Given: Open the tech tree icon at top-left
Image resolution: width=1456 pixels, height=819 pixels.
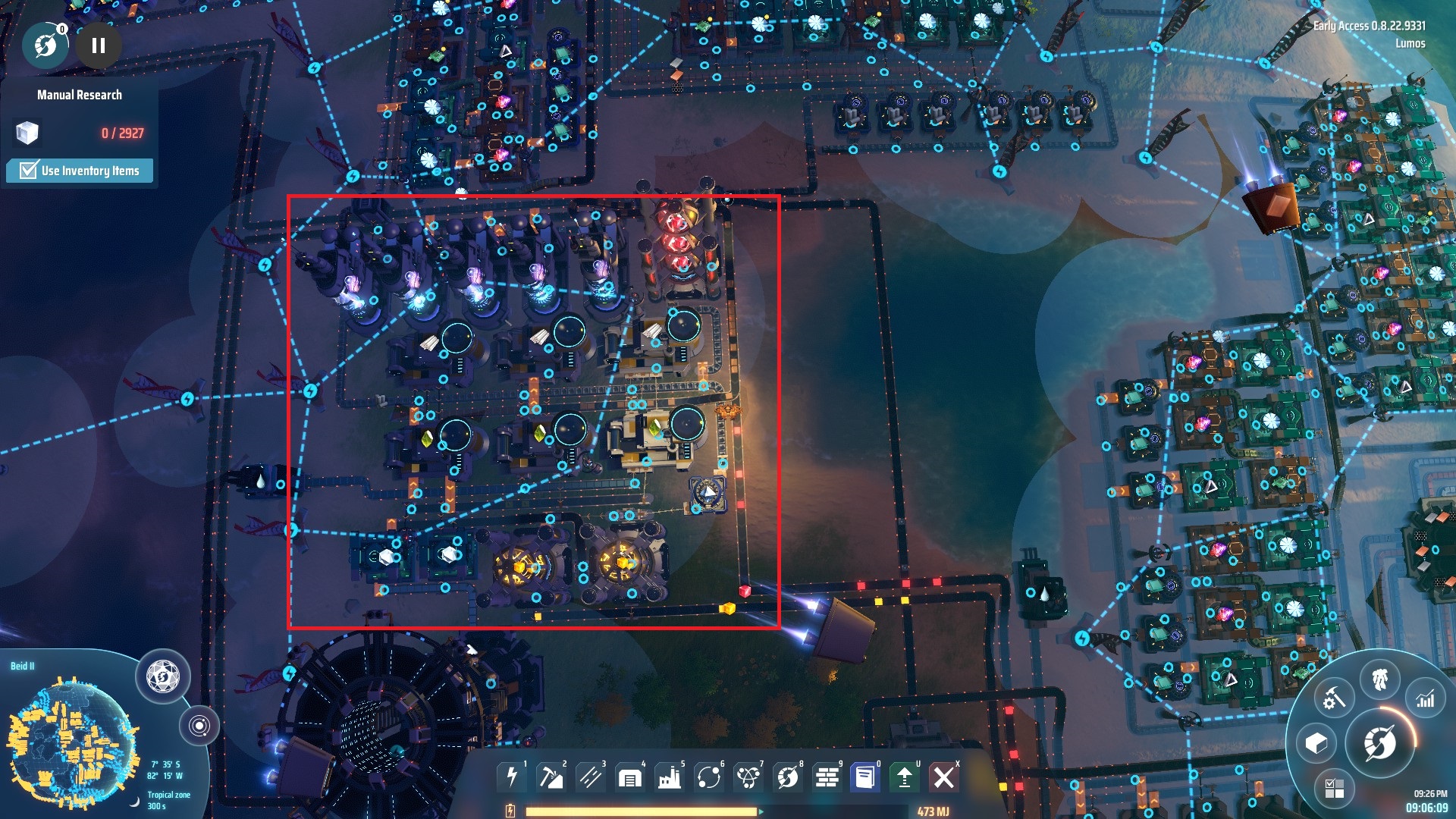Looking at the screenshot, I should (45, 45).
